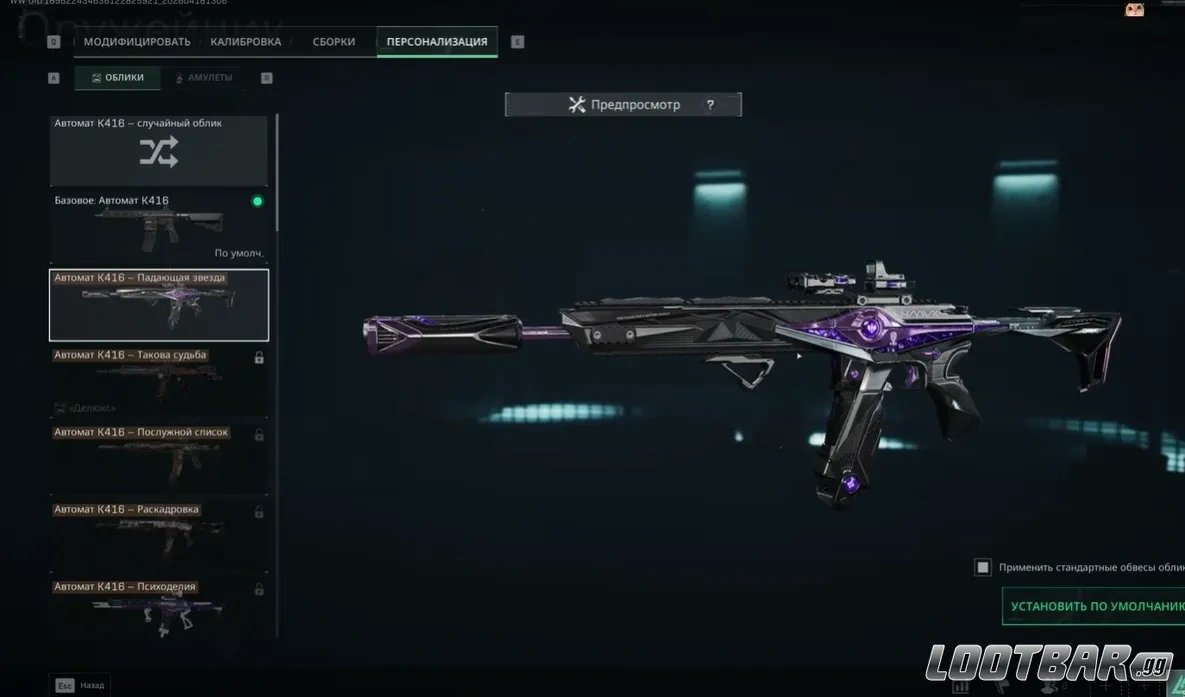1185x697 pixels.
Task: Pick the Психоделия skin
Action: [x=159, y=609]
